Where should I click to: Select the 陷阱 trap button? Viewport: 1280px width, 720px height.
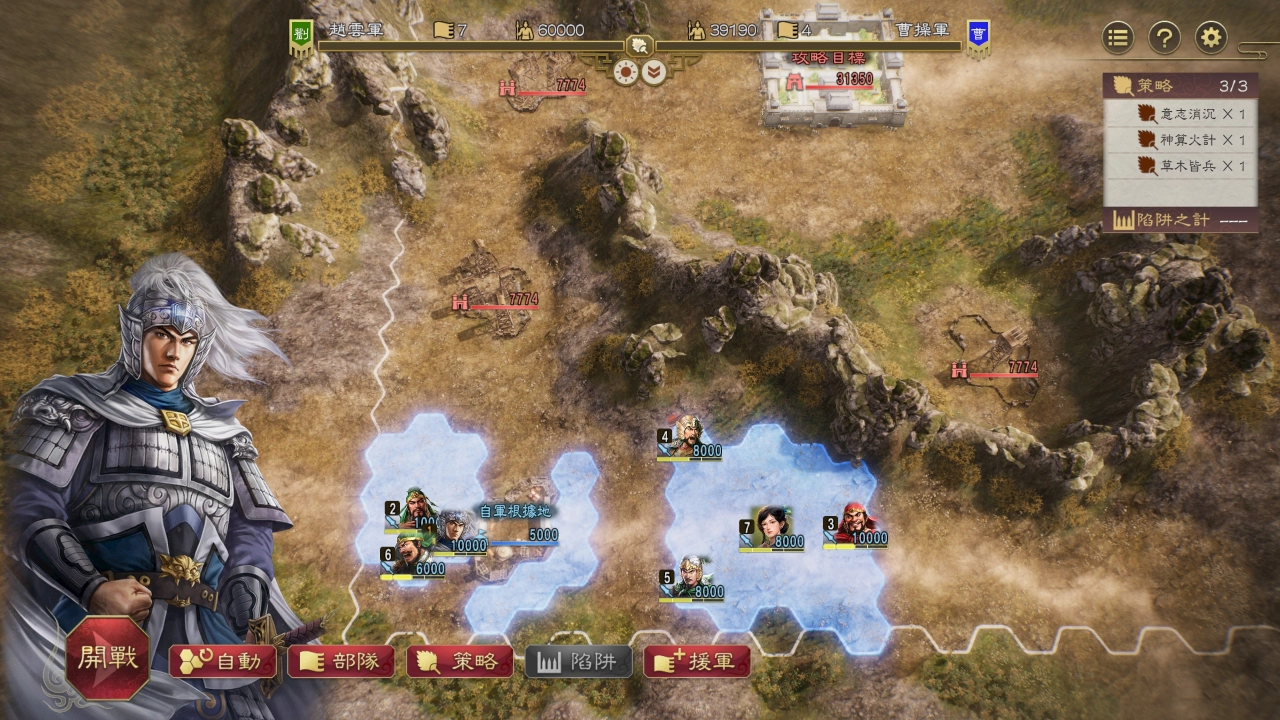579,661
